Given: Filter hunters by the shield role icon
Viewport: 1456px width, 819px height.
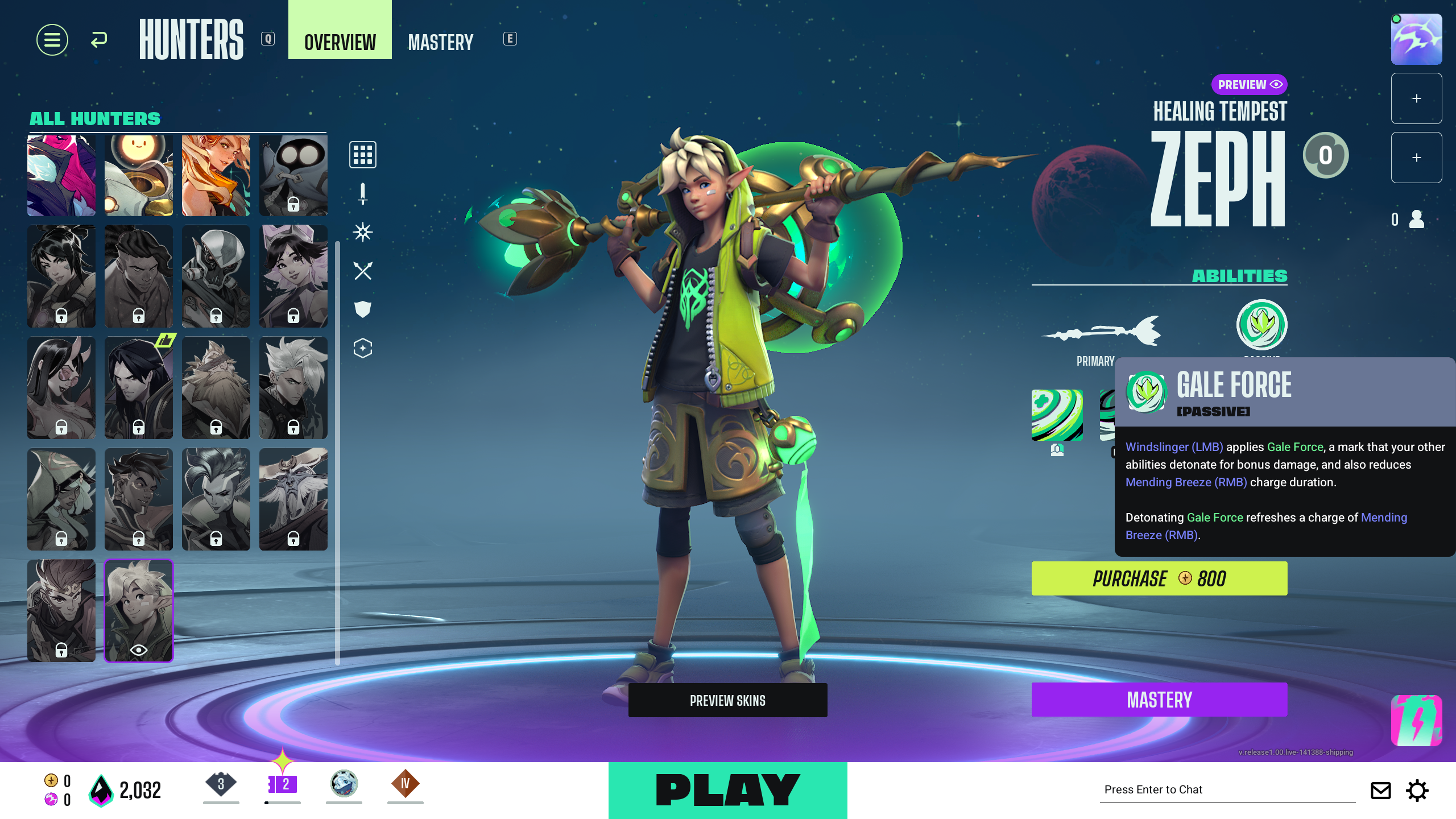Looking at the screenshot, I should pyautogui.click(x=362, y=309).
